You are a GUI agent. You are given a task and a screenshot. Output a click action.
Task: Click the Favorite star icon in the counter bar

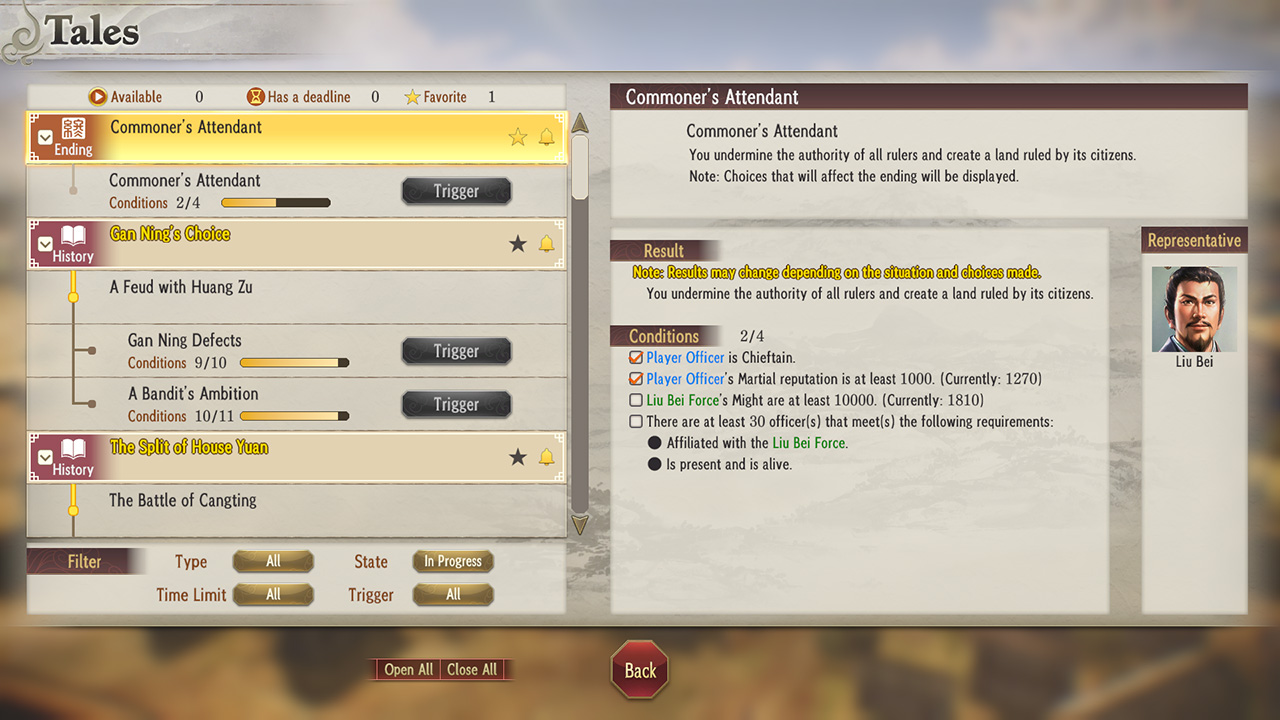pyautogui.click(x=412, y=96)
